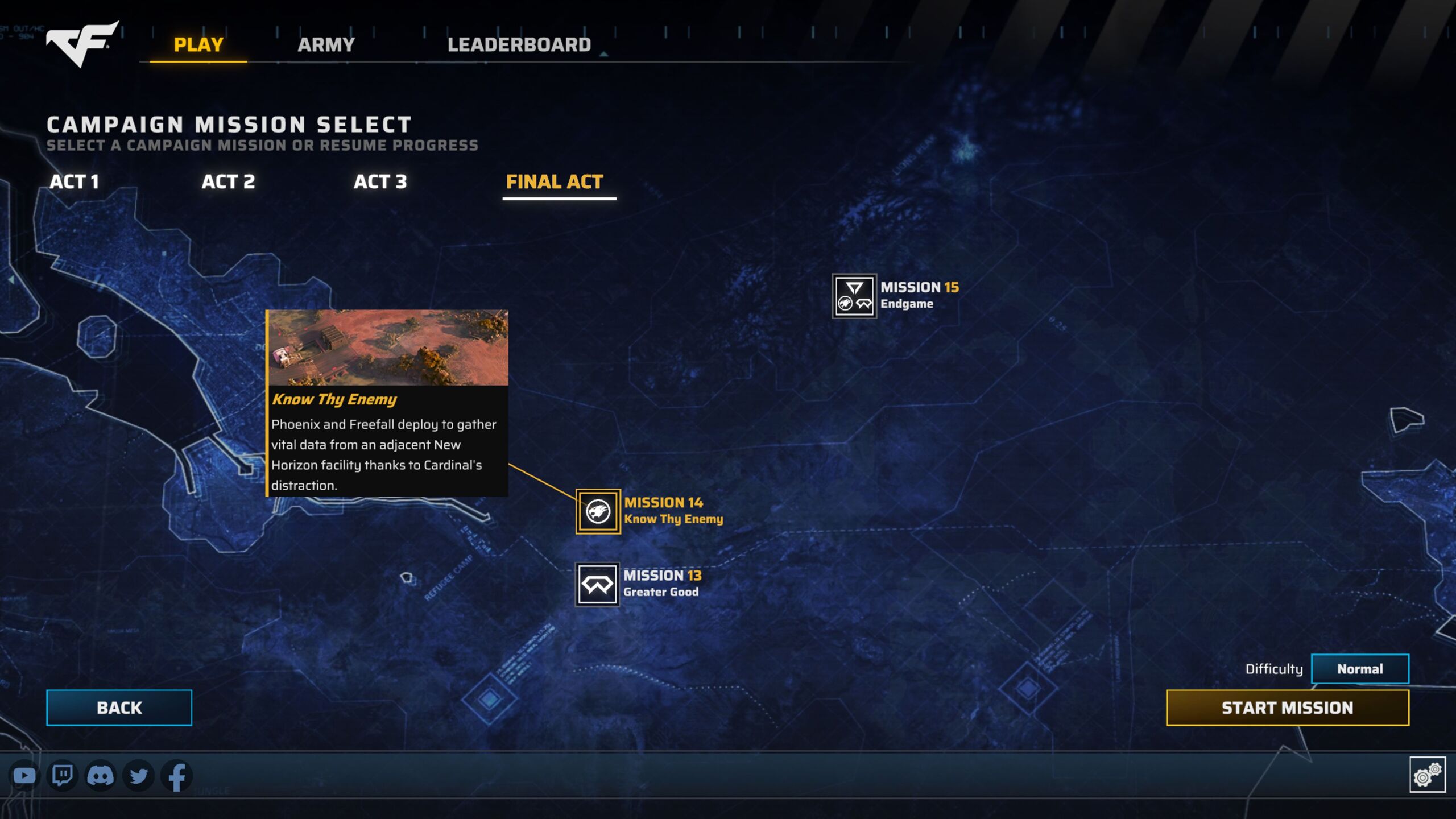
Task: Choose Mission 15 Endgame marker
Action: click(x=854, y=296)
